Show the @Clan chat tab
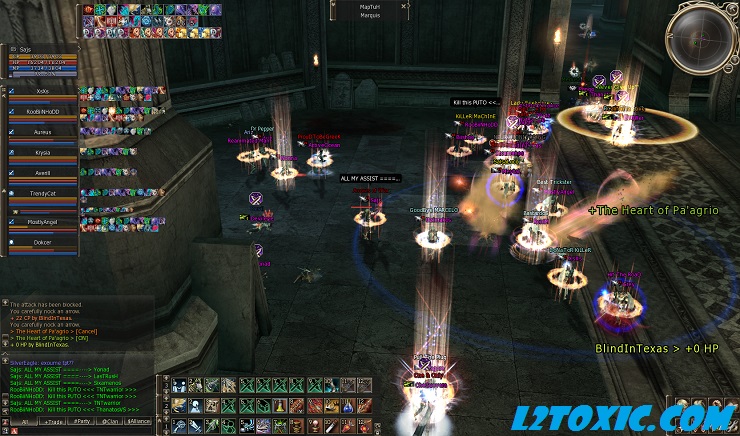This screenshot has height=436, width=740. [111, 423]
